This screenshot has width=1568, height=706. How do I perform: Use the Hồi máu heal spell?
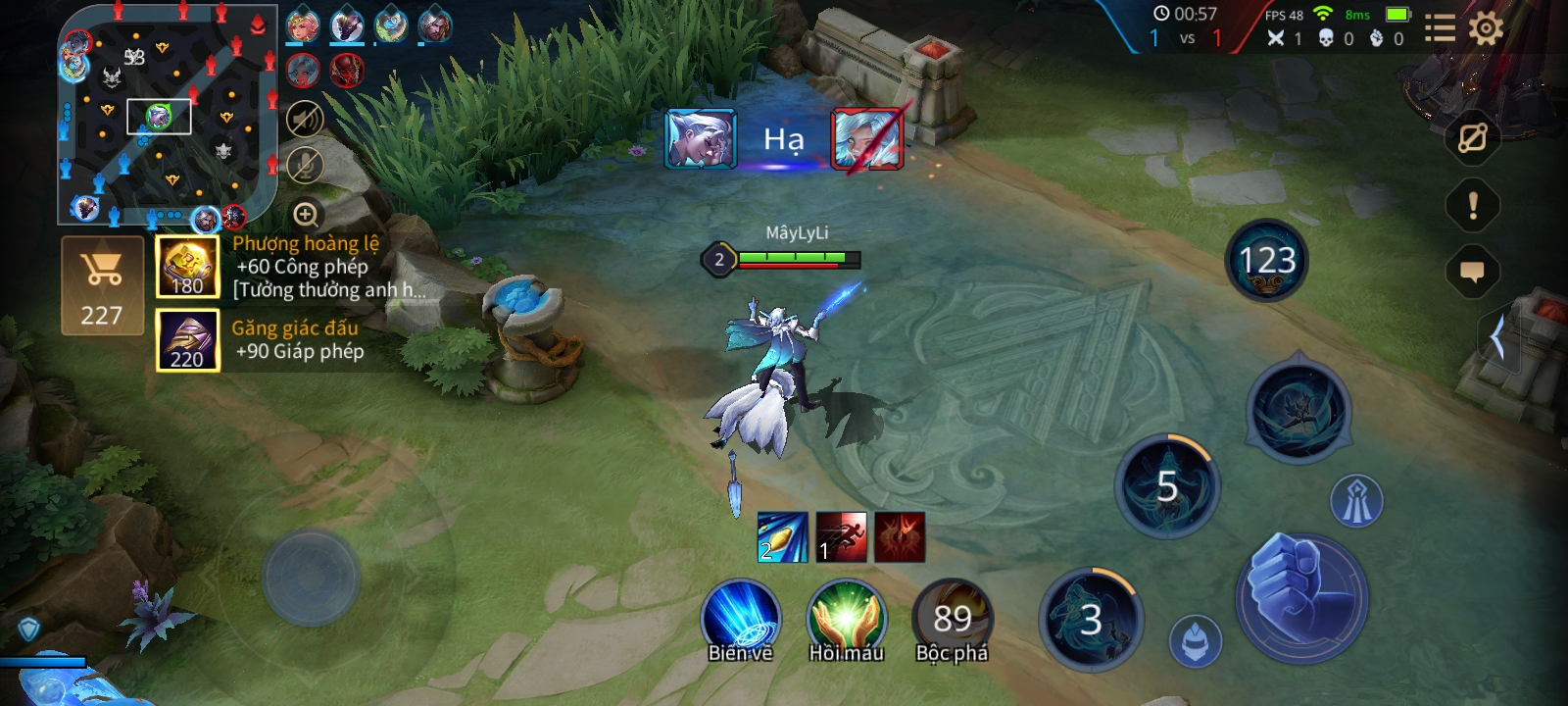[846, 618]
